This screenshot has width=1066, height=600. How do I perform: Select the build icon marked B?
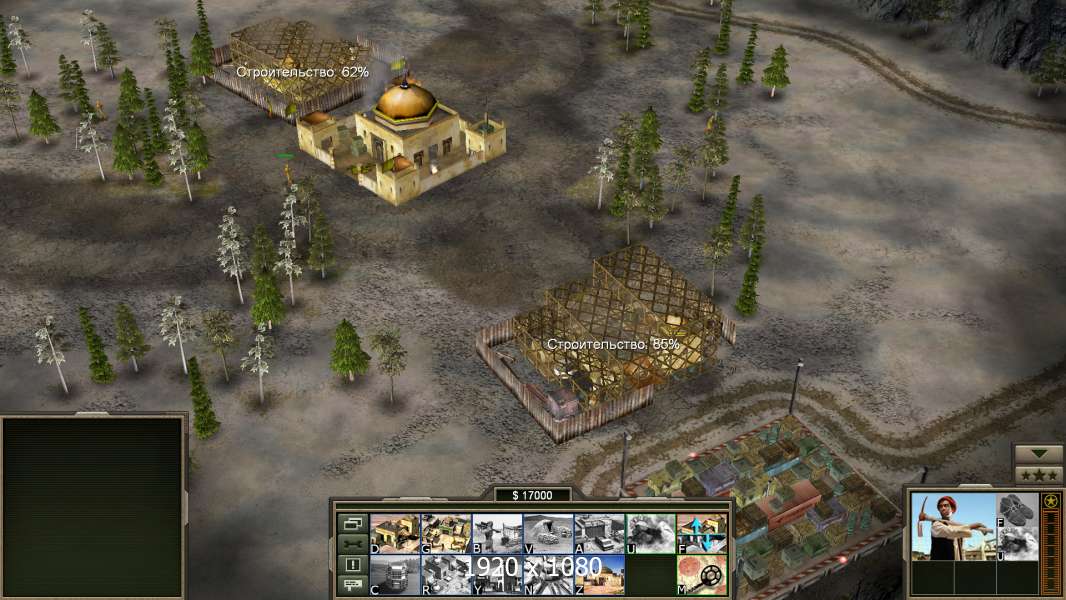coord(497,534)
